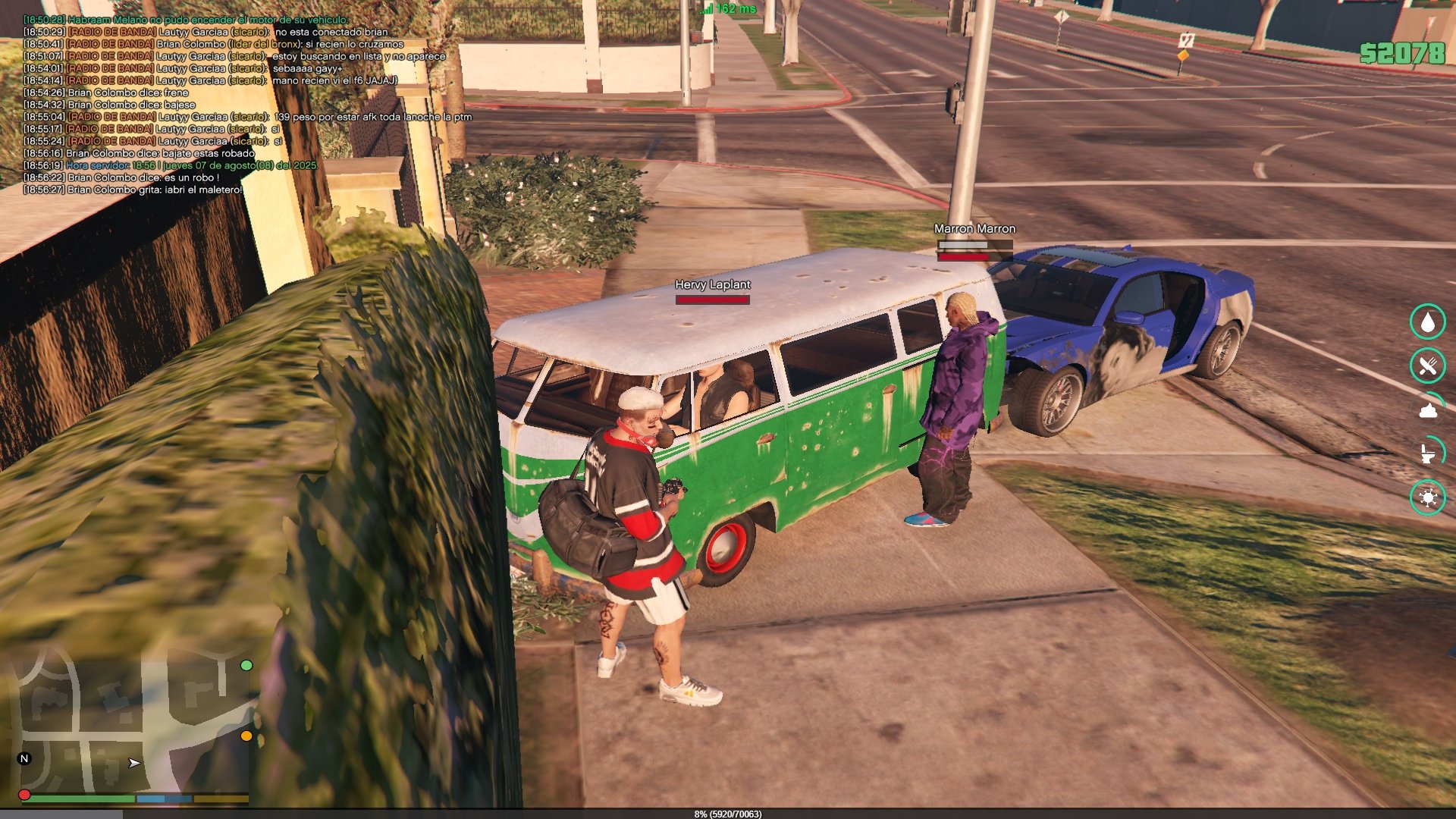Click the poop status icon
Screen dimensions: 1456x819
pos(1428,410)
